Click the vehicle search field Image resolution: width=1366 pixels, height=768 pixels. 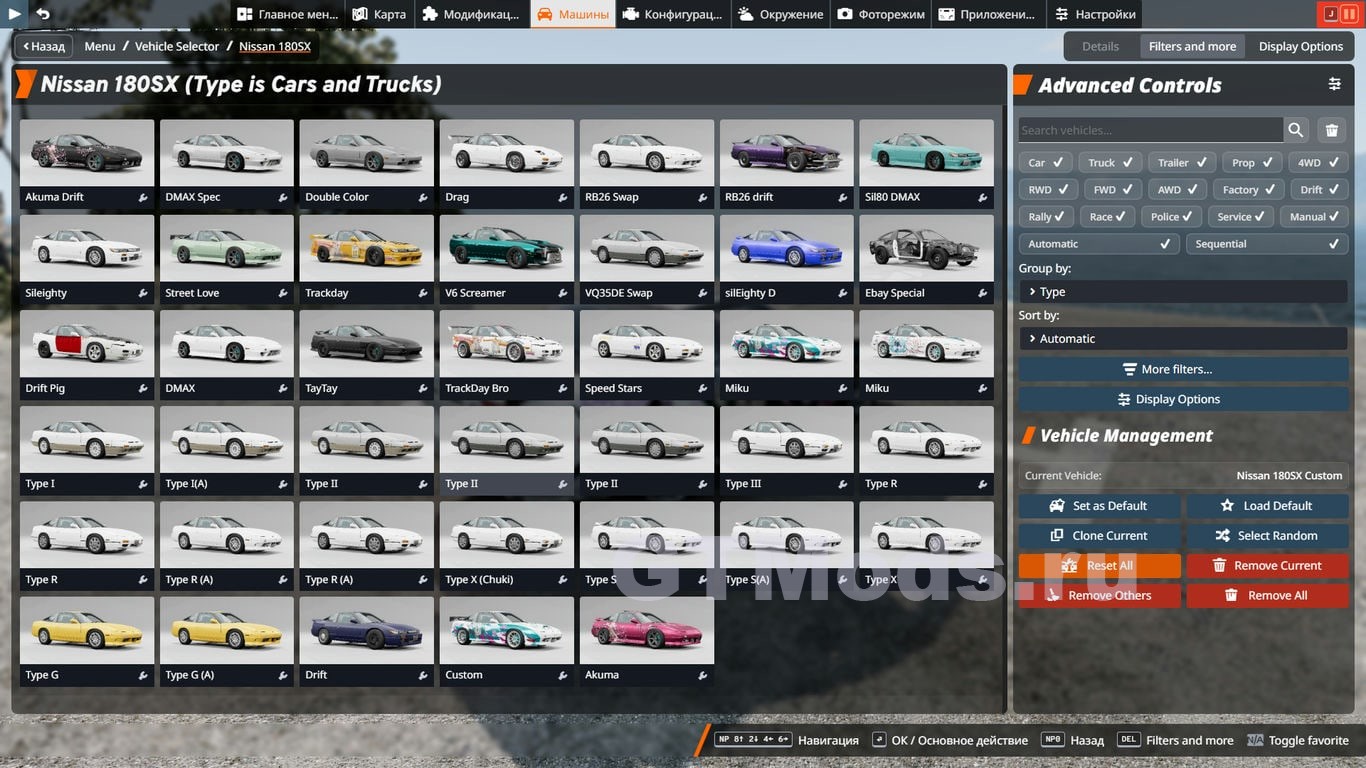tap(1150, 130)
